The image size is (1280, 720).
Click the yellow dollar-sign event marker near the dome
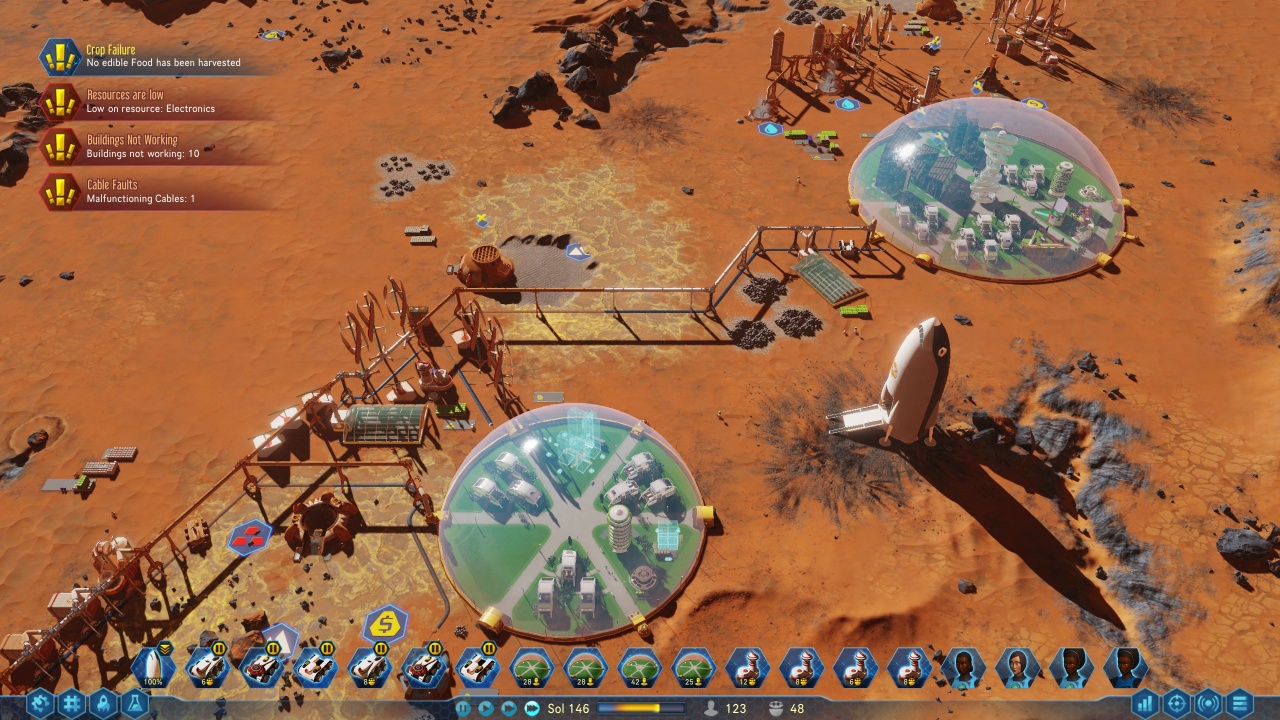384,625
